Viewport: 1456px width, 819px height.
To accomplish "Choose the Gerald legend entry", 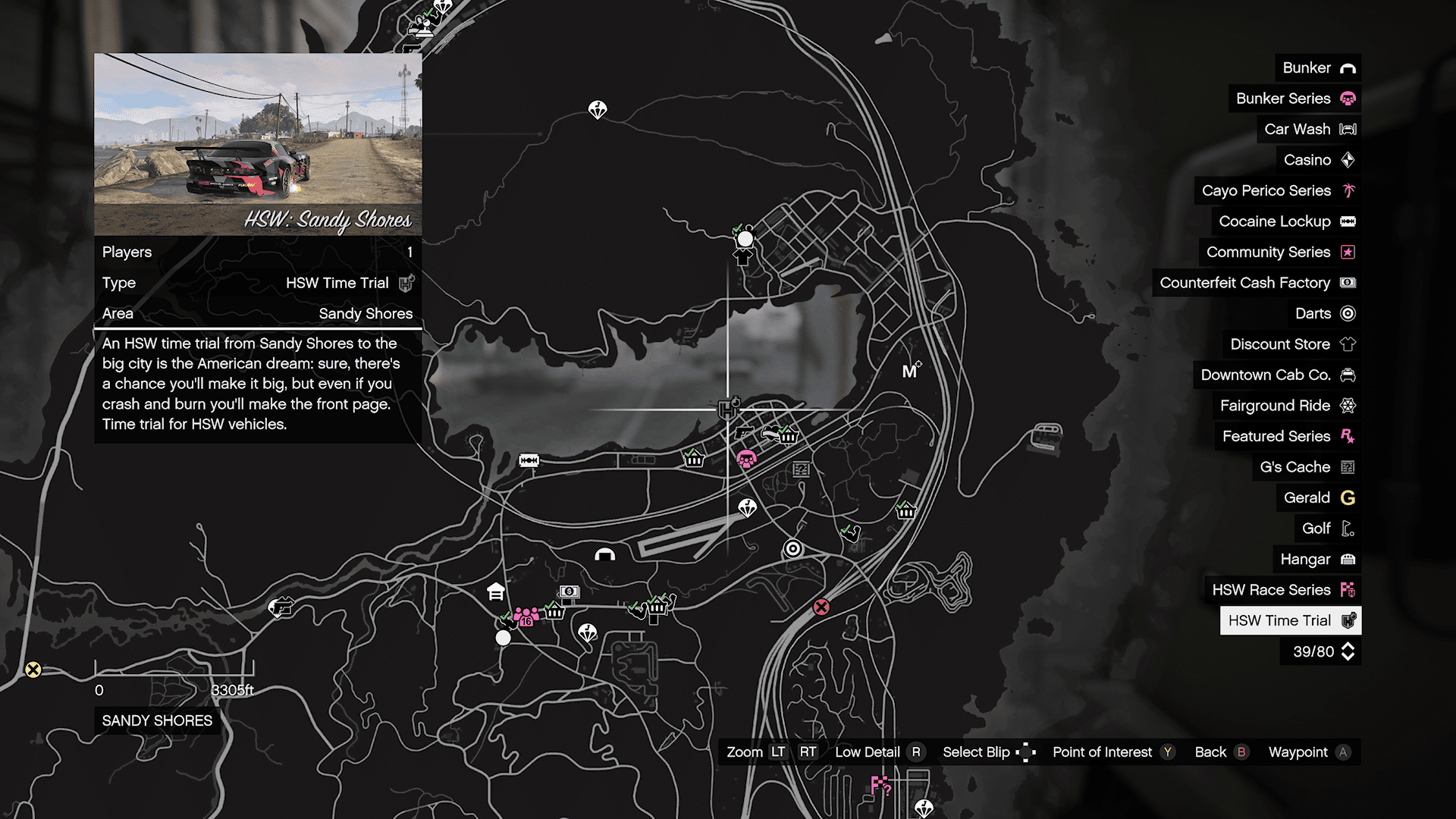I will click(1319, 497).
